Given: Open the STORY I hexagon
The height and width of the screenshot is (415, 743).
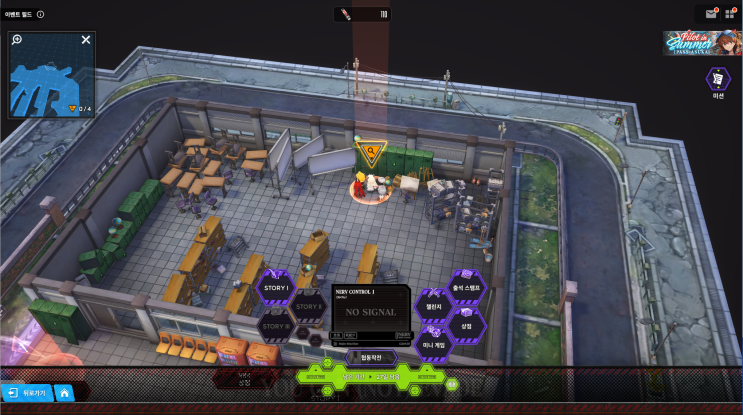Looking at the screenshot, I should [x=275, y=289].
